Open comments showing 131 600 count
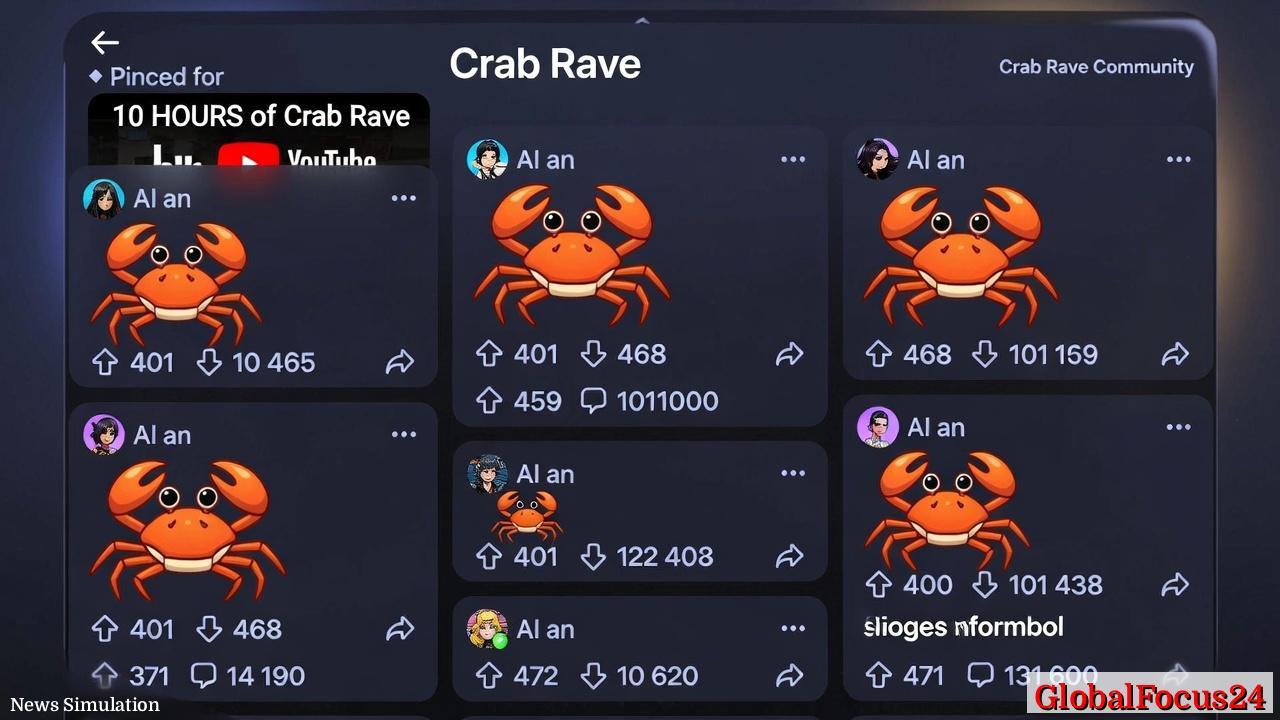1280x720 pixels. pyautogui.click(x=979, y=673)
